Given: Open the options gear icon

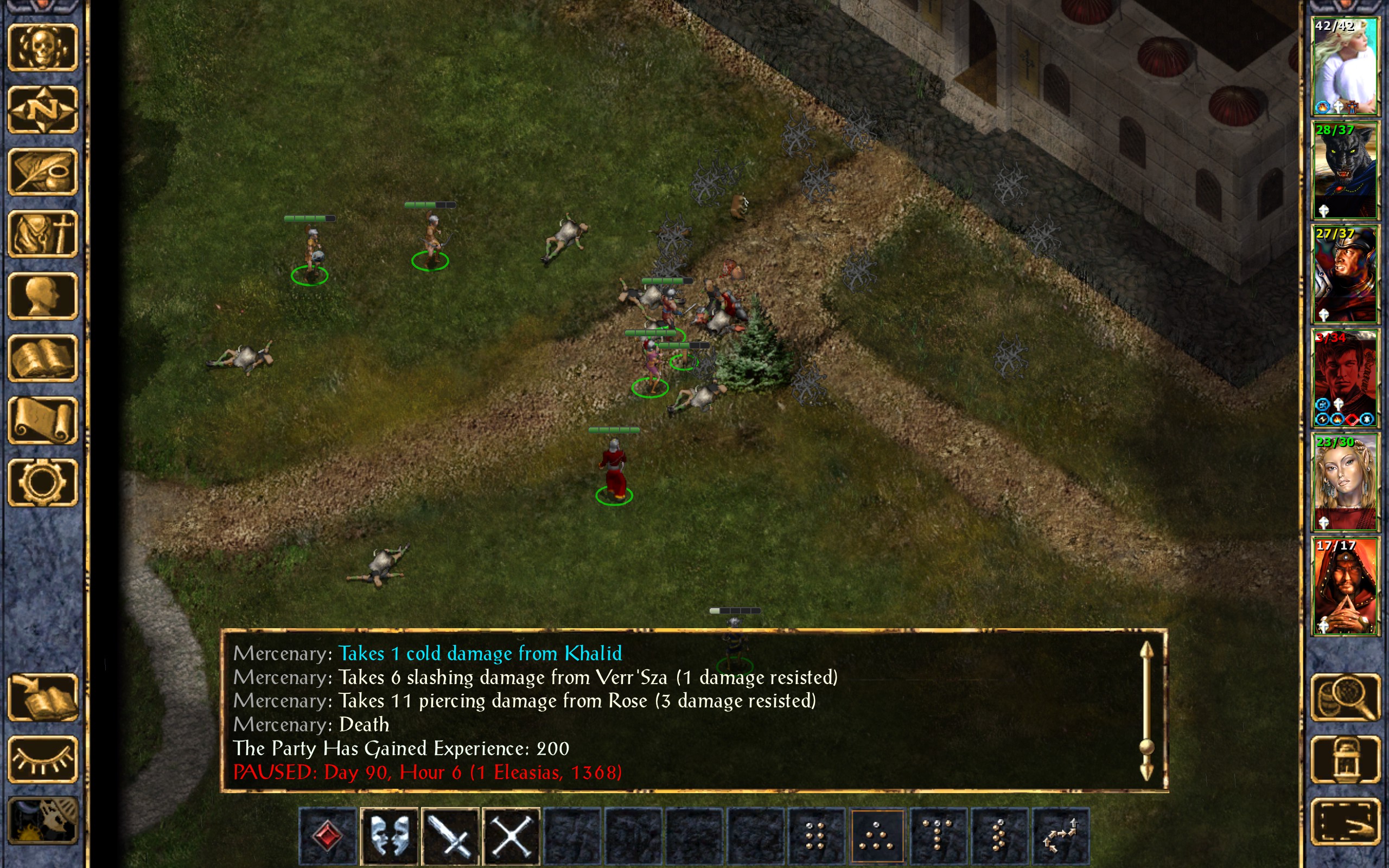Looking at the screenshot, I should (x=42, y=482).
